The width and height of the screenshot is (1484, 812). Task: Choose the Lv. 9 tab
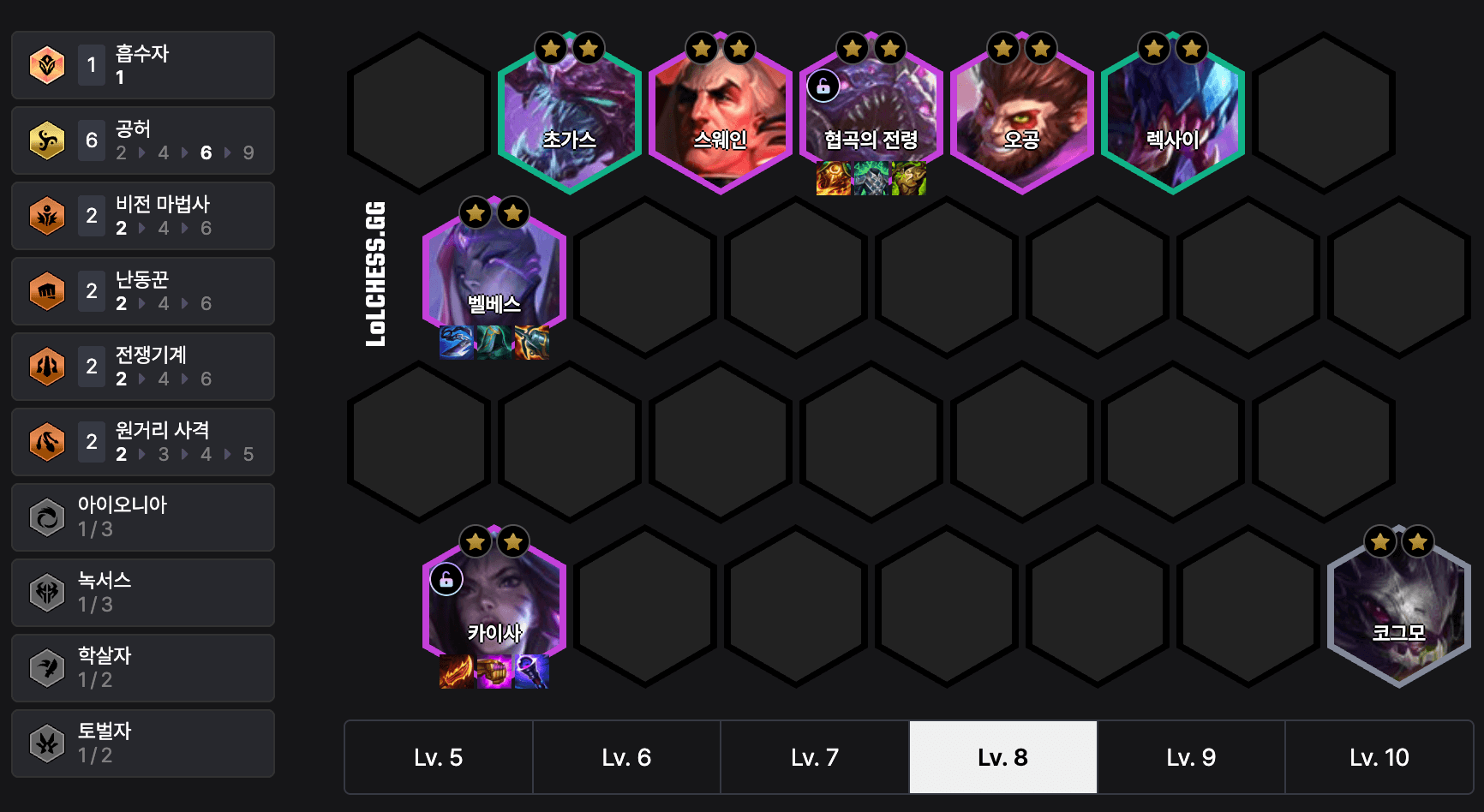[x=1191, y=757]
